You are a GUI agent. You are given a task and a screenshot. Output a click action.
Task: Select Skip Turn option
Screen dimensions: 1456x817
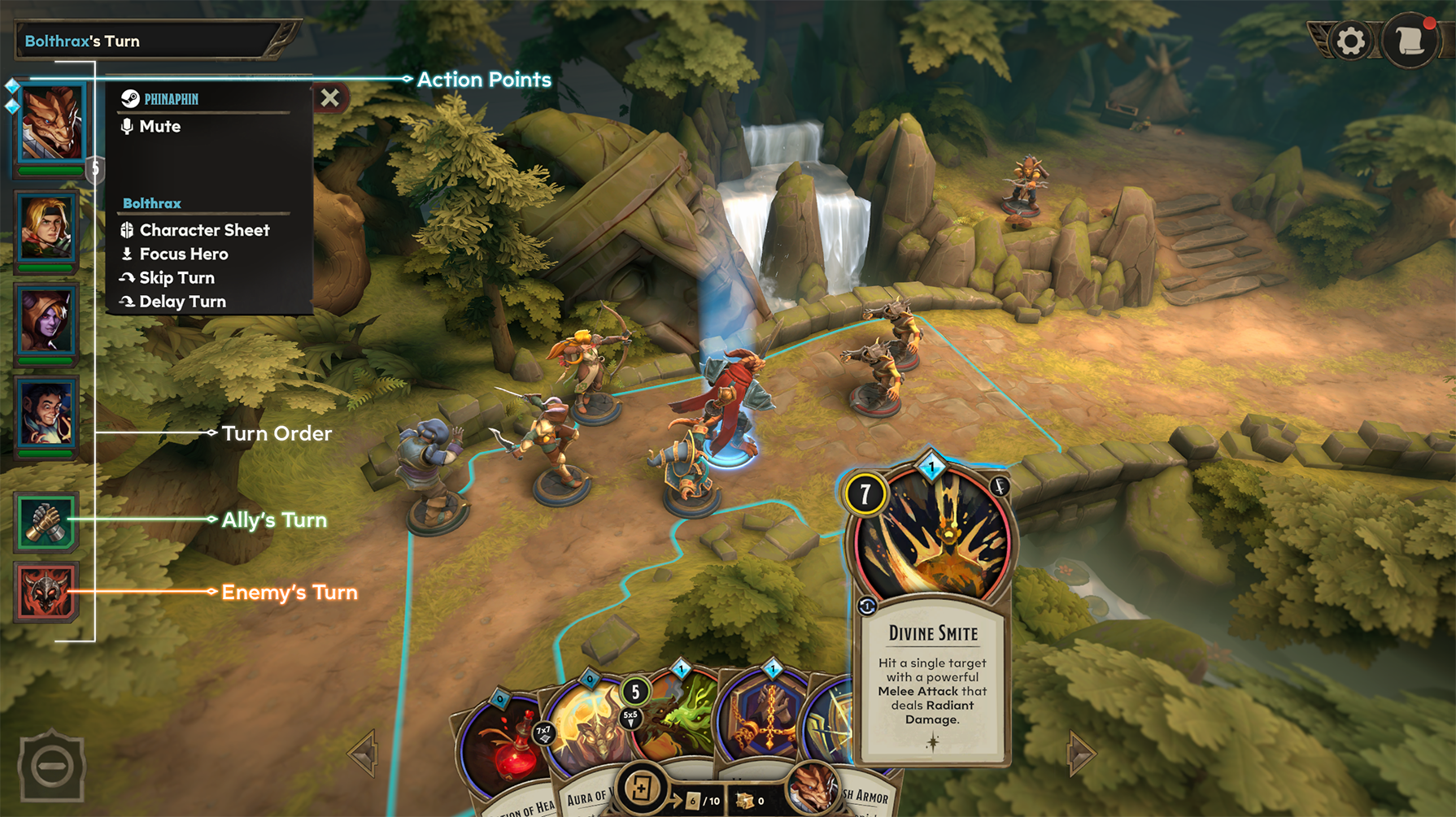177,278
